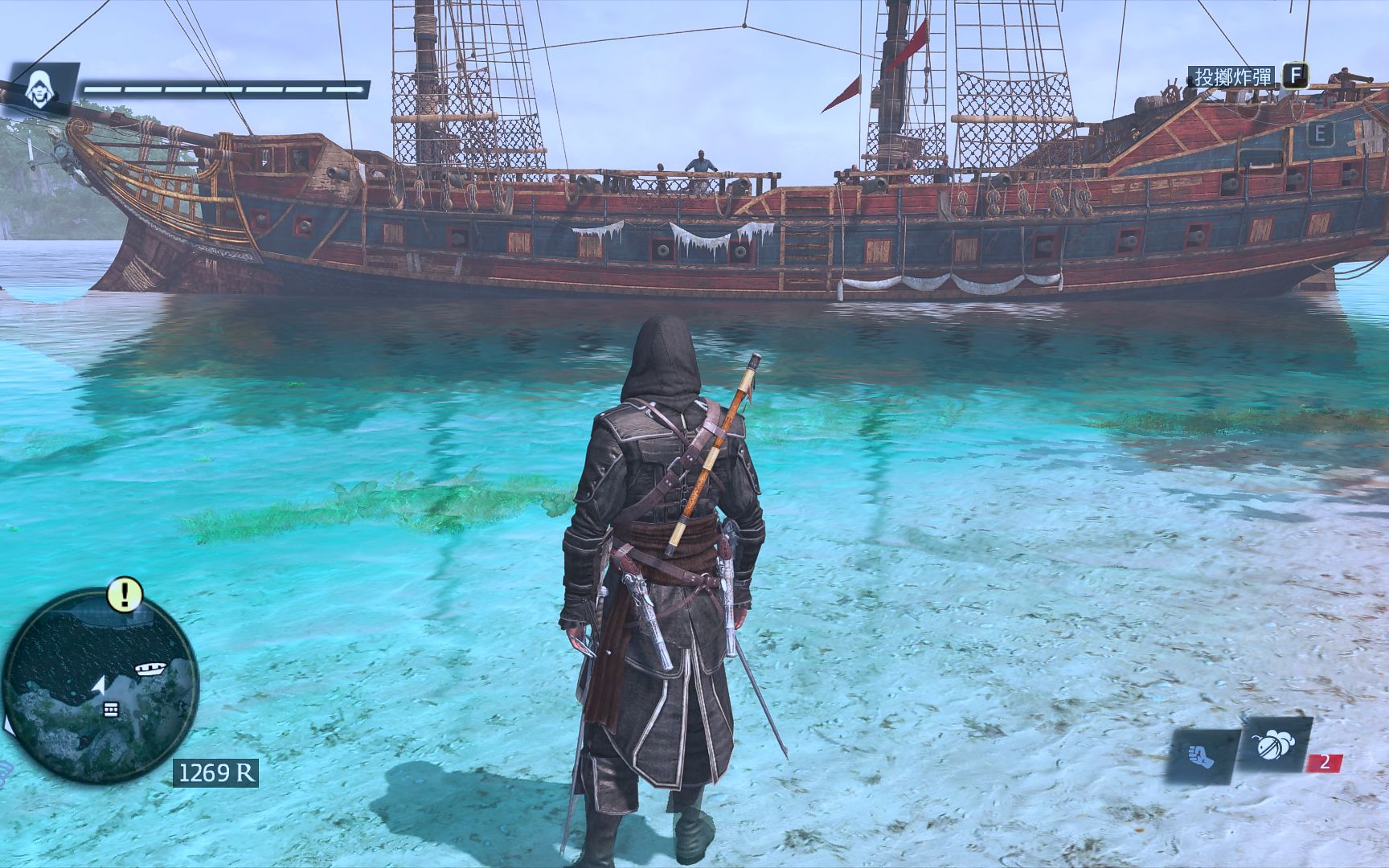Select the fist unarmed weapon slot
The height and width of the screenshot is (868, 1389).
click(x=1203, y=756)
